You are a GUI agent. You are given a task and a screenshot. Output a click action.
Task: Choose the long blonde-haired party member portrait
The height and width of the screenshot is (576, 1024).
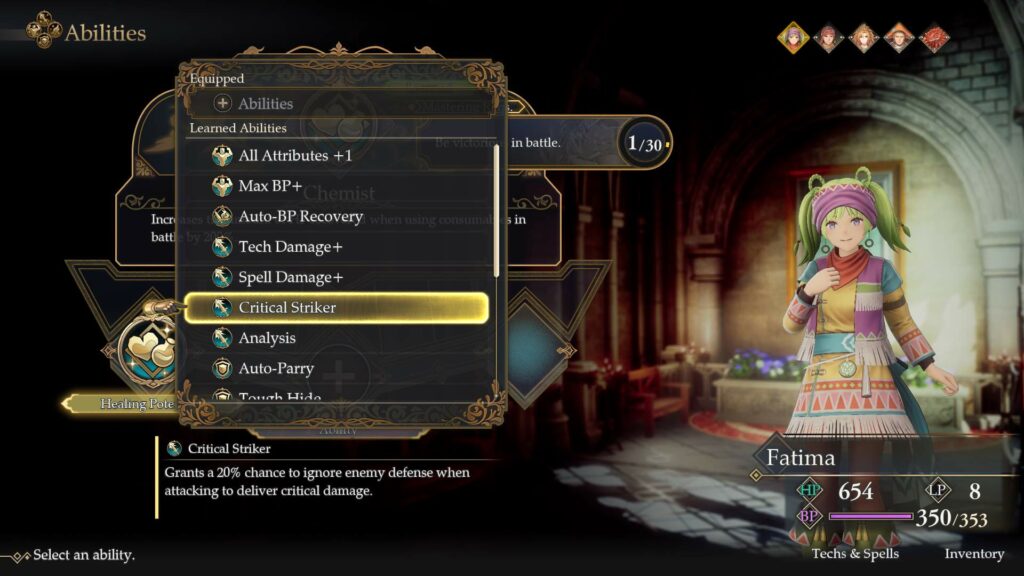tap(864, 38)
